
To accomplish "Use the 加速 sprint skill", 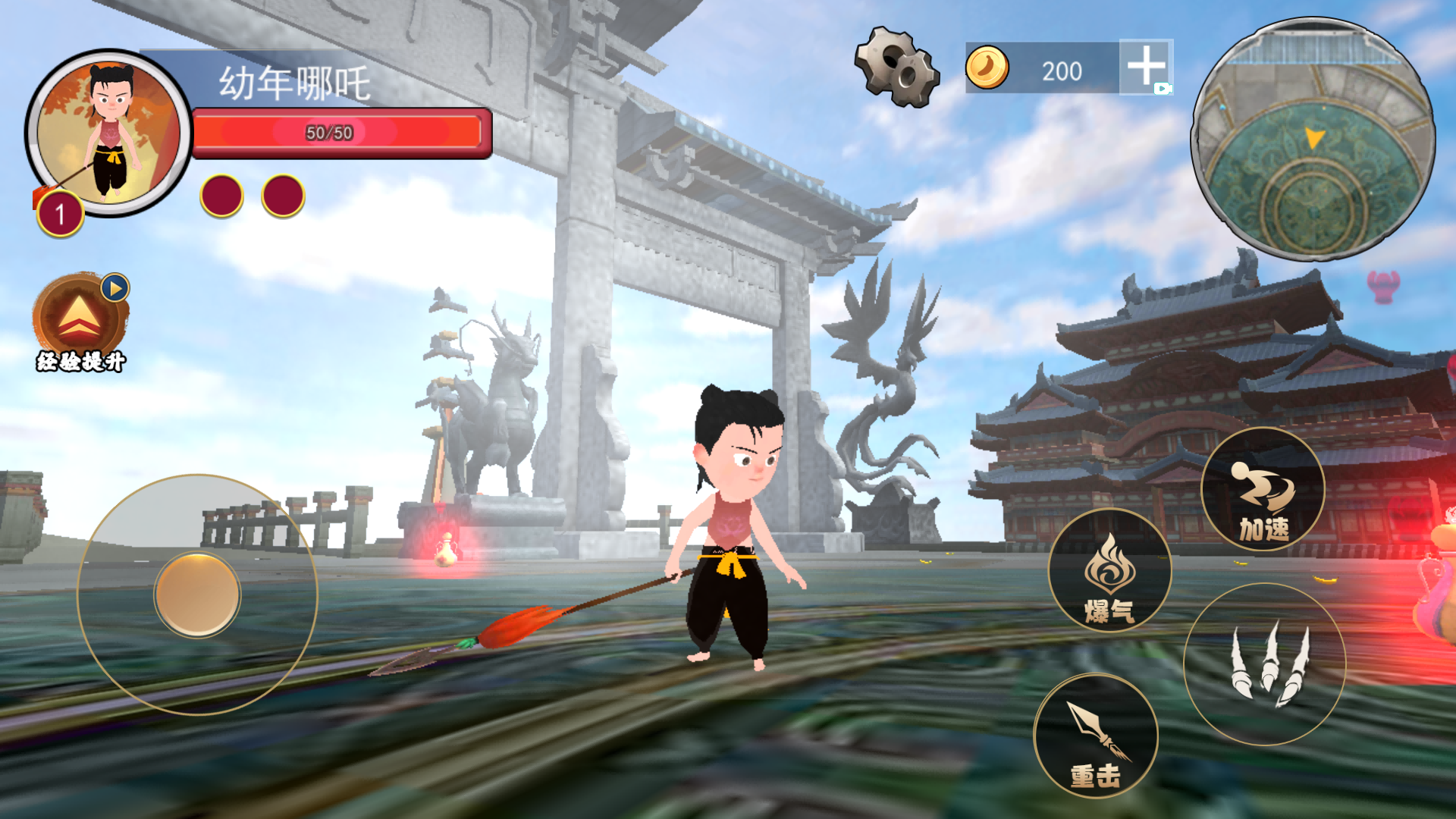I will [x=1263, y=489].
